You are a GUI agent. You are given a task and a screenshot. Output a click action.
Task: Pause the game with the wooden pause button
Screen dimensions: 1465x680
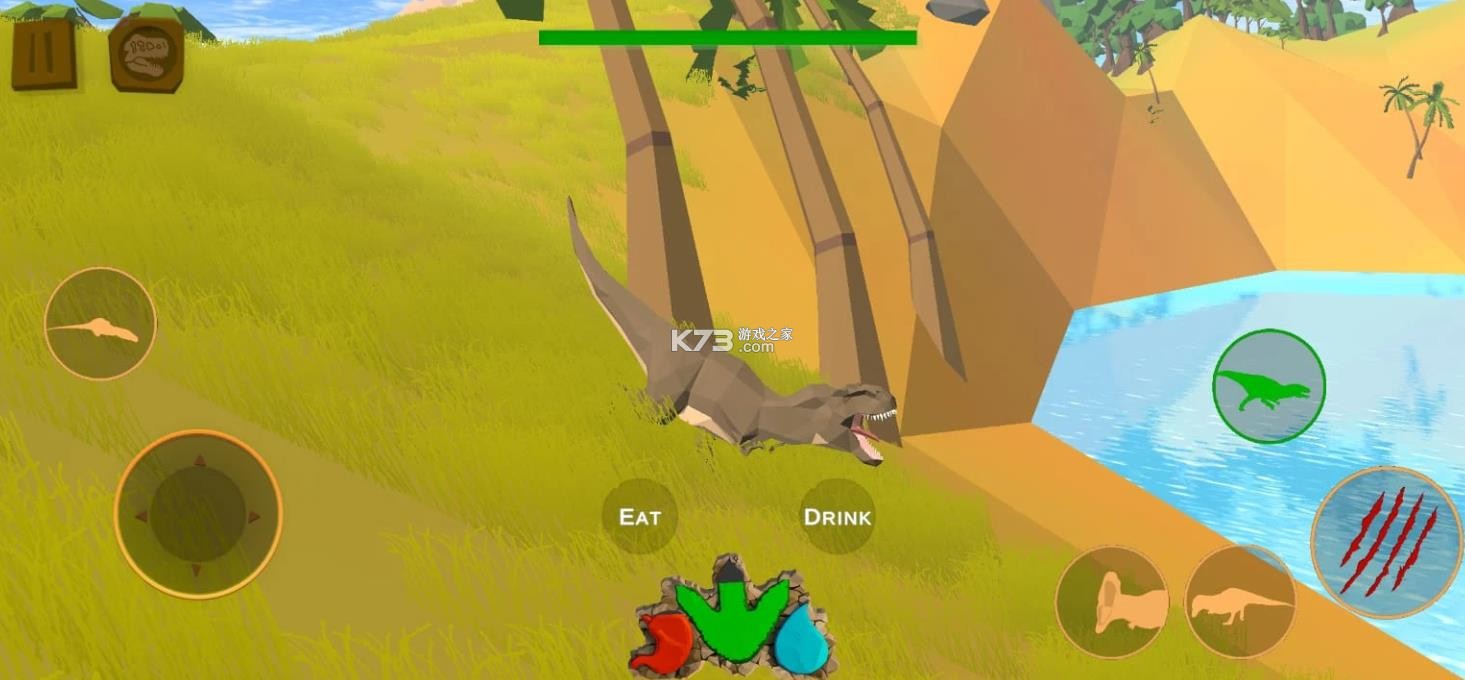pyautogui.click(x=43, y=53)
